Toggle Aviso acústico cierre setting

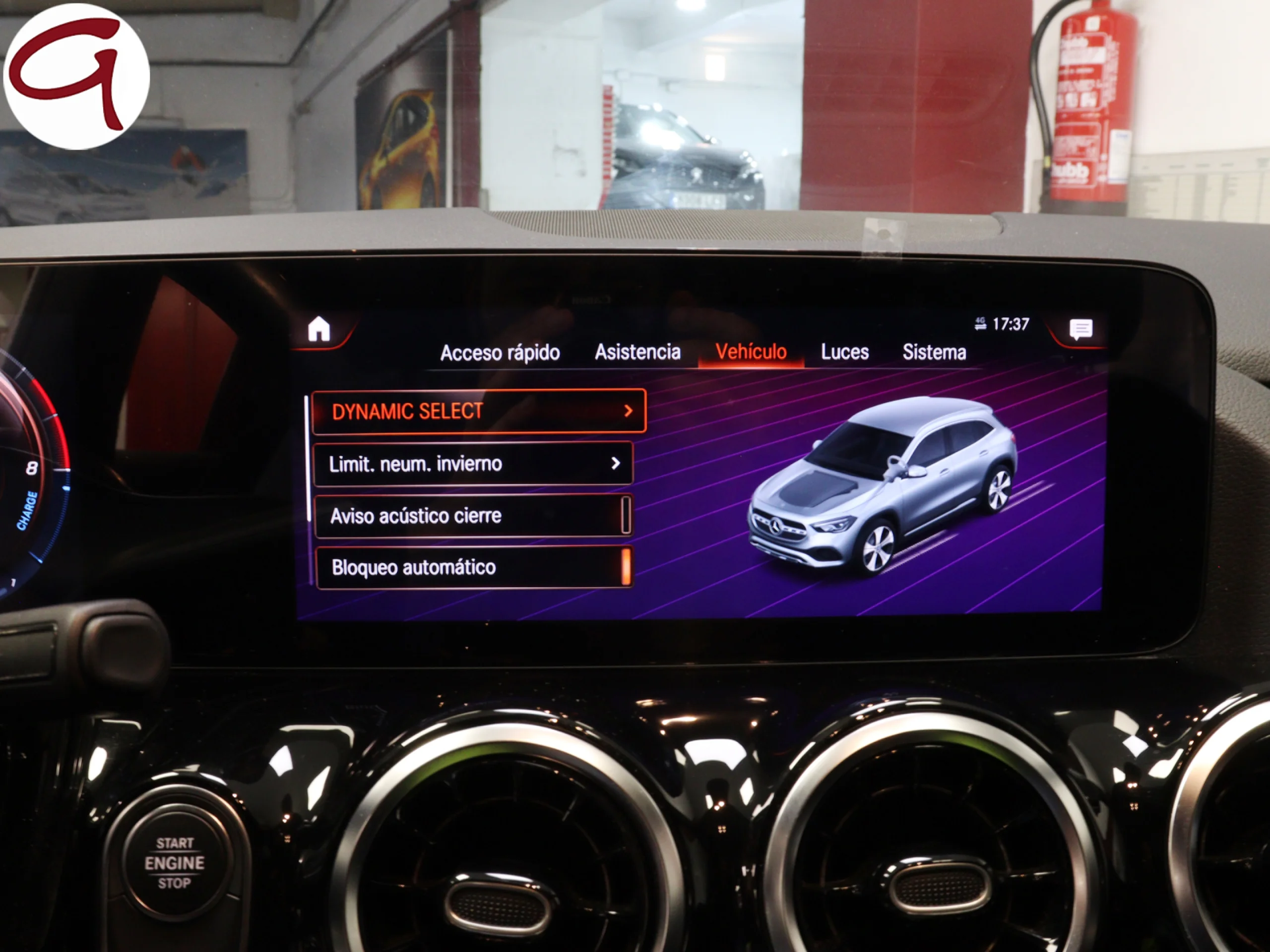click(474, 515)
